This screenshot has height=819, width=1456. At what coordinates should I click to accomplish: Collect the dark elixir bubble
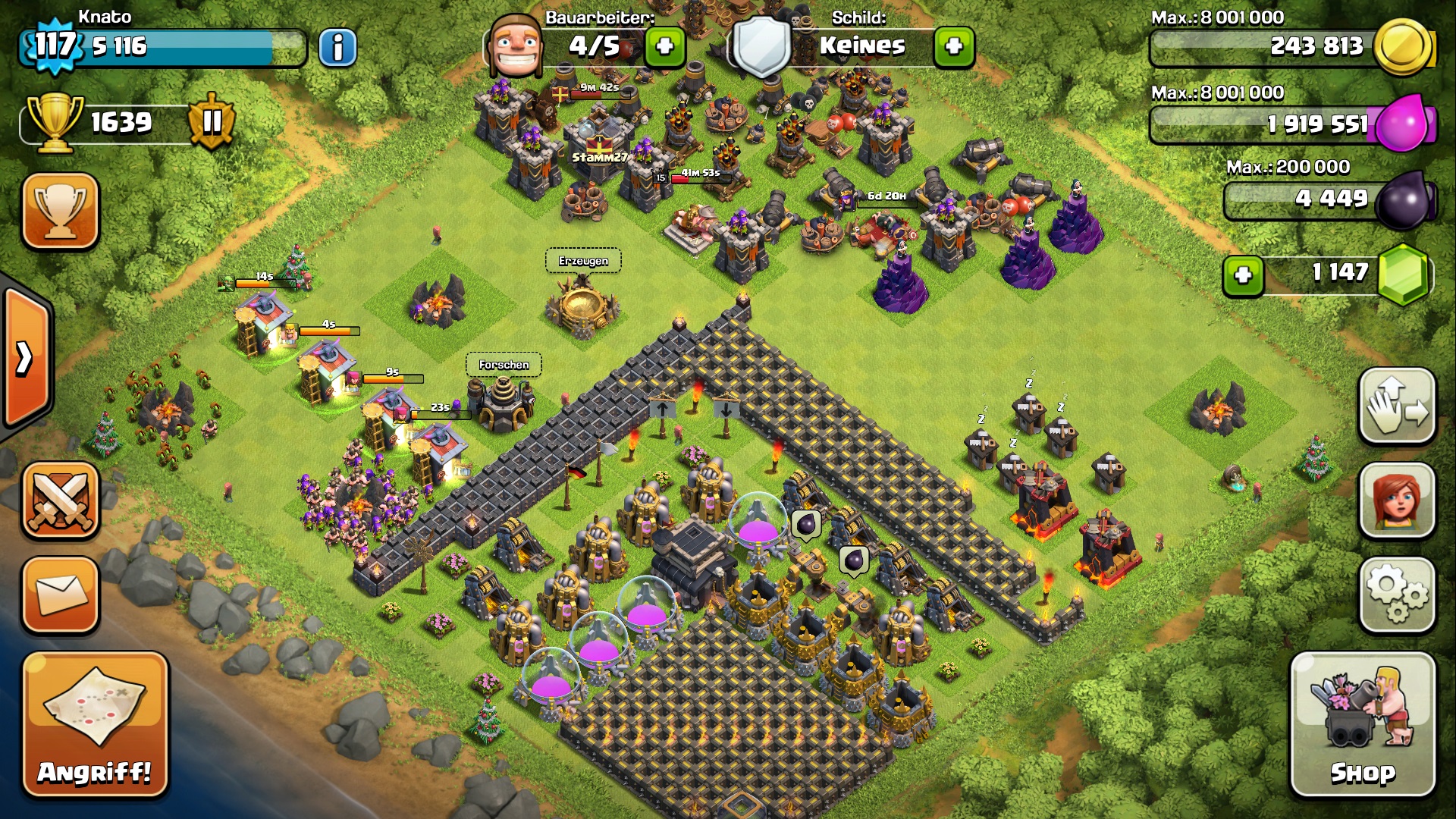(806, 523)
